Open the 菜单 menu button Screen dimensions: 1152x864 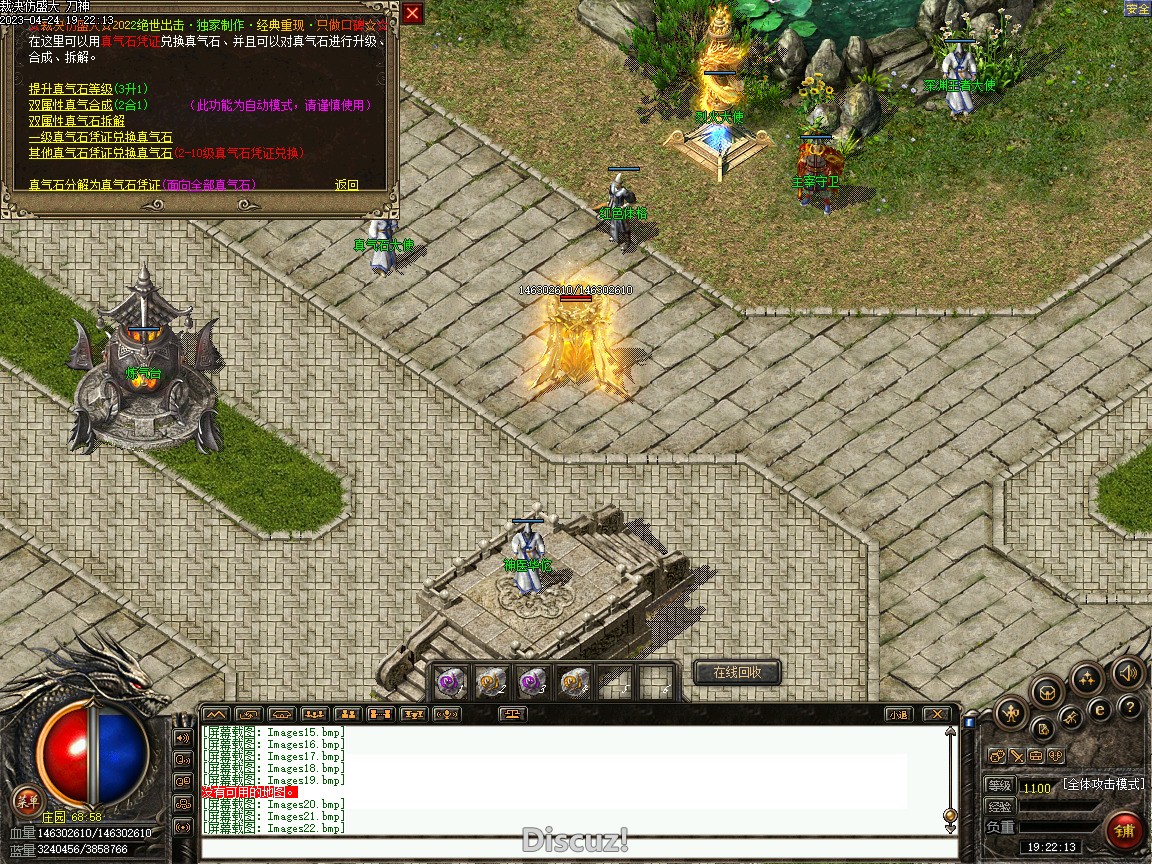pos(27,800)
